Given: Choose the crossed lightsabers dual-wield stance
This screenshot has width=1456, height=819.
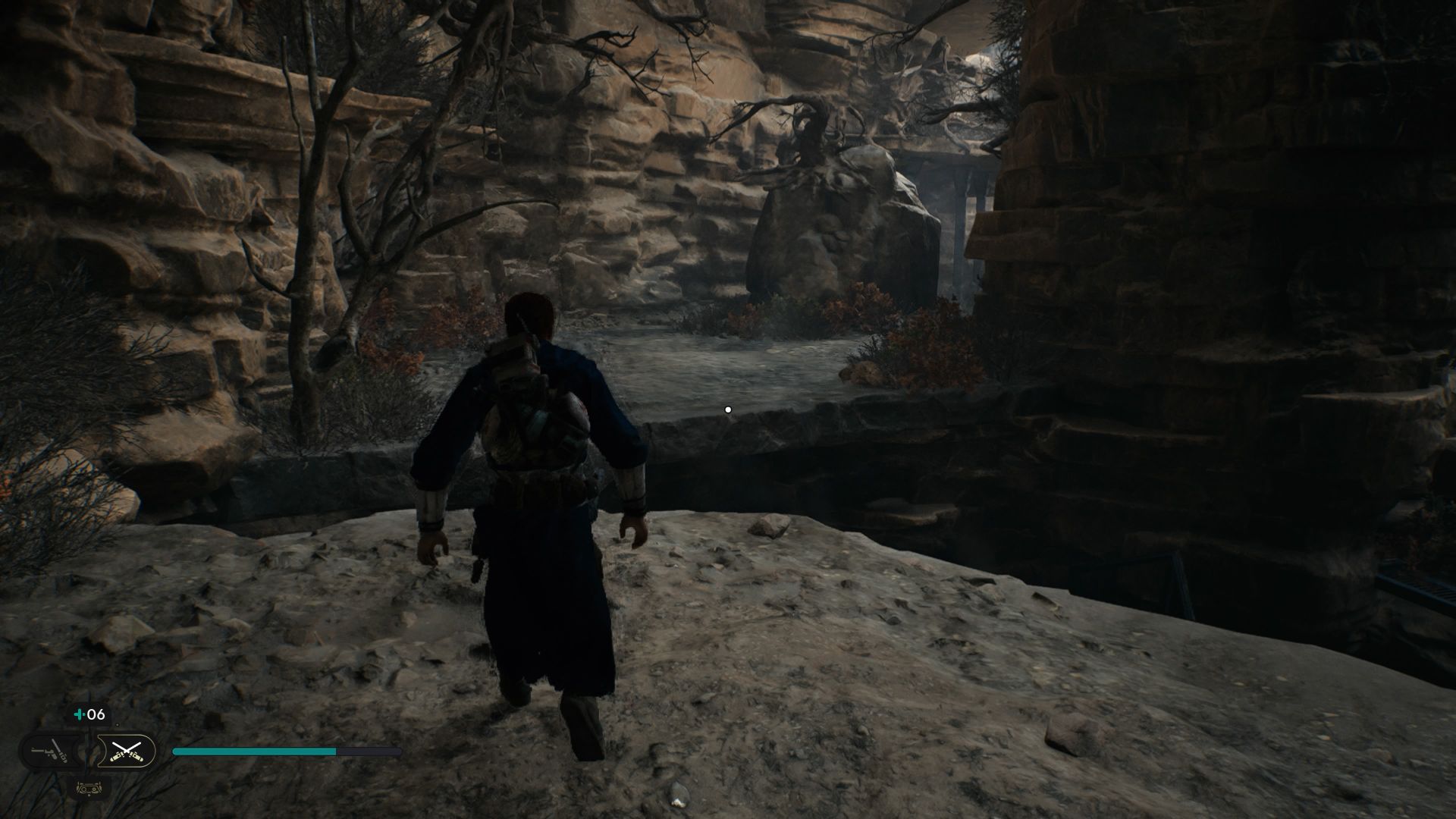Looking at the screenshot, I should [x=126, y=752].
